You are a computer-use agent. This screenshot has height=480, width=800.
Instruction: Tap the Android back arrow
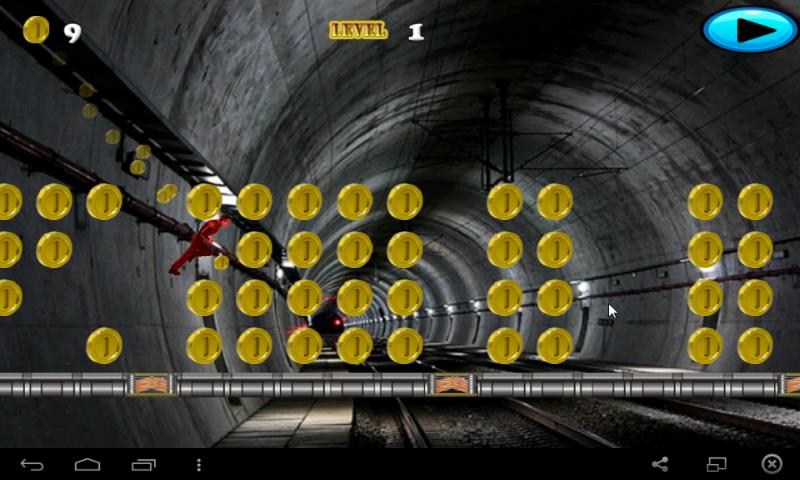click(32, 464)
